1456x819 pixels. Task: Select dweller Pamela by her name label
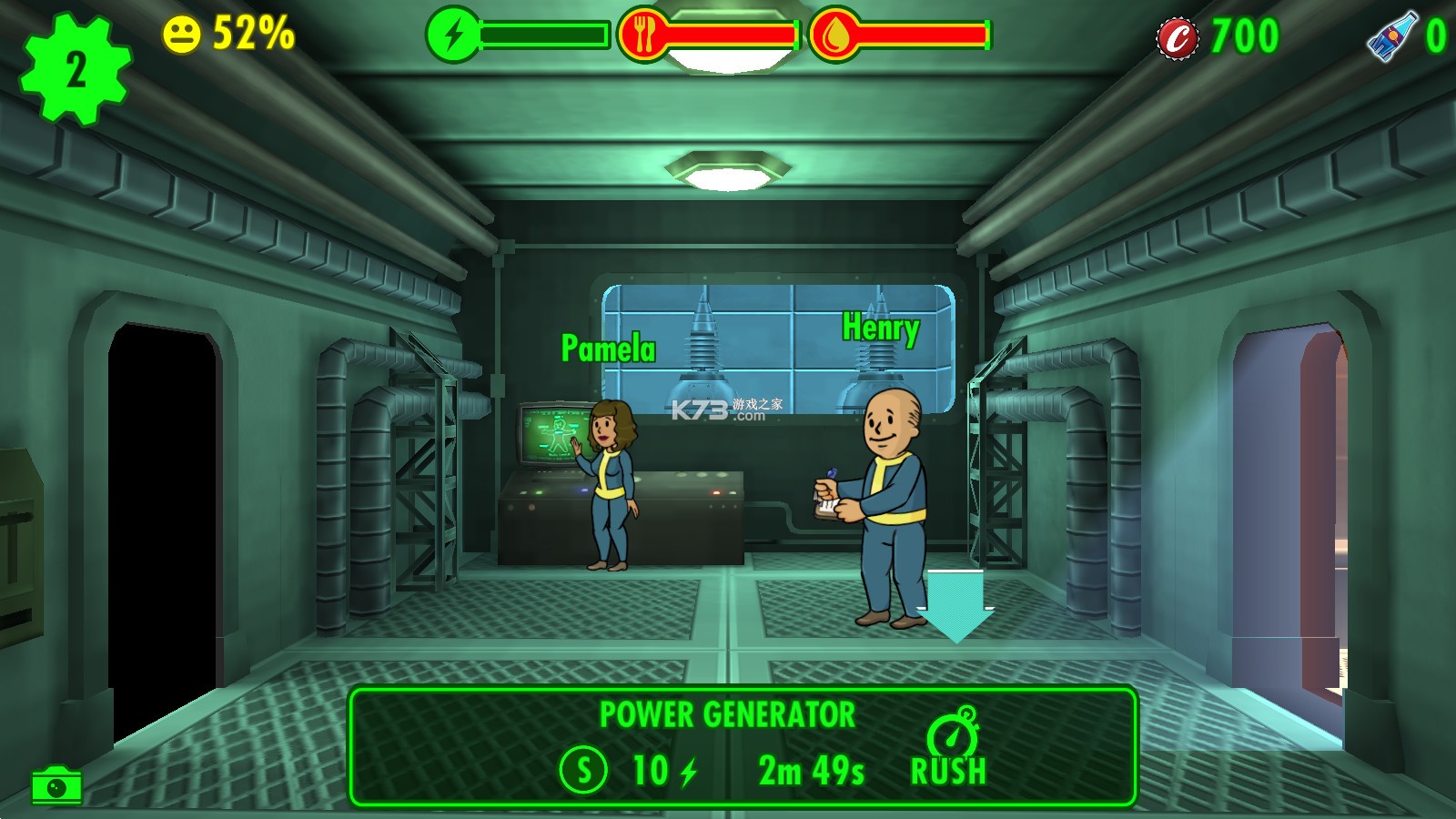608,349
